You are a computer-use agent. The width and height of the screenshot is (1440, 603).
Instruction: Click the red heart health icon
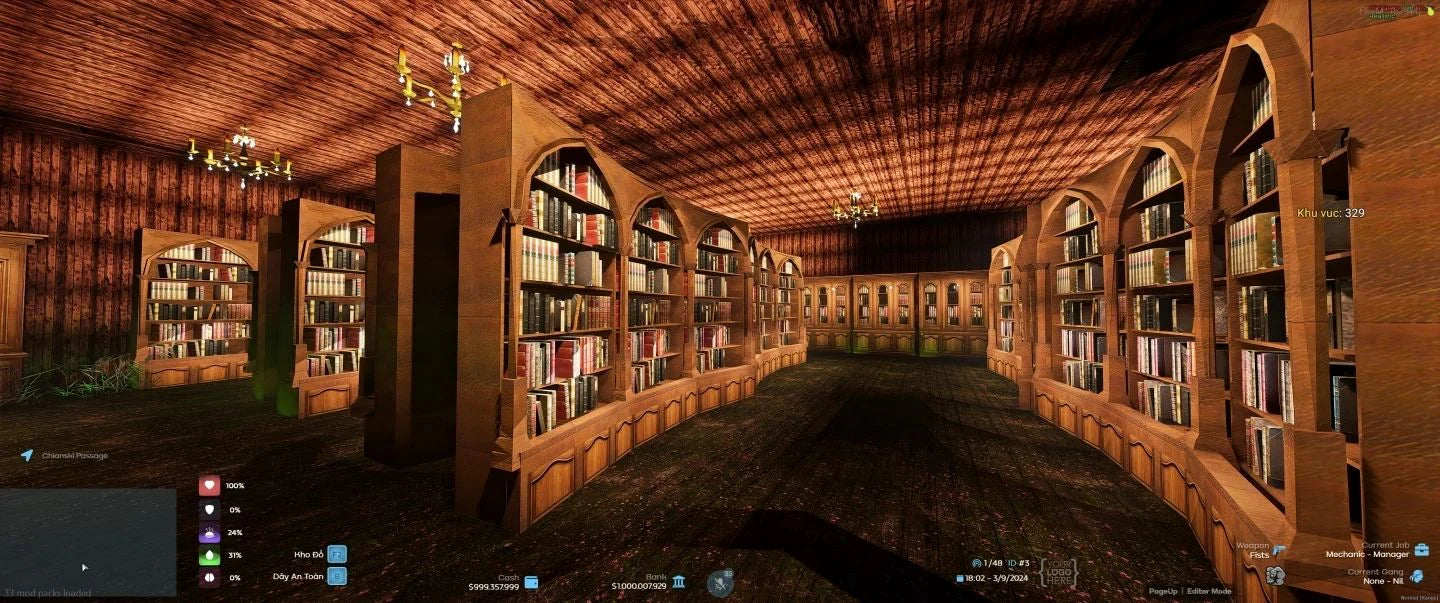tap(209, 486)
